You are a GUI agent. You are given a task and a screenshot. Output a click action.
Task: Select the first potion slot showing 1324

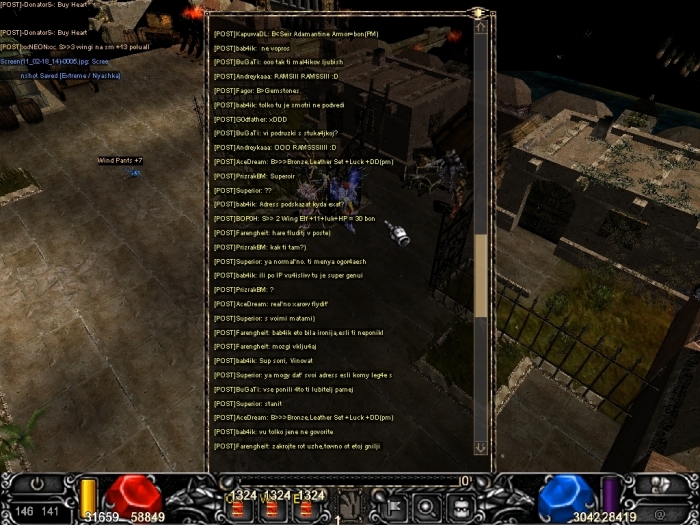point(241,507)
